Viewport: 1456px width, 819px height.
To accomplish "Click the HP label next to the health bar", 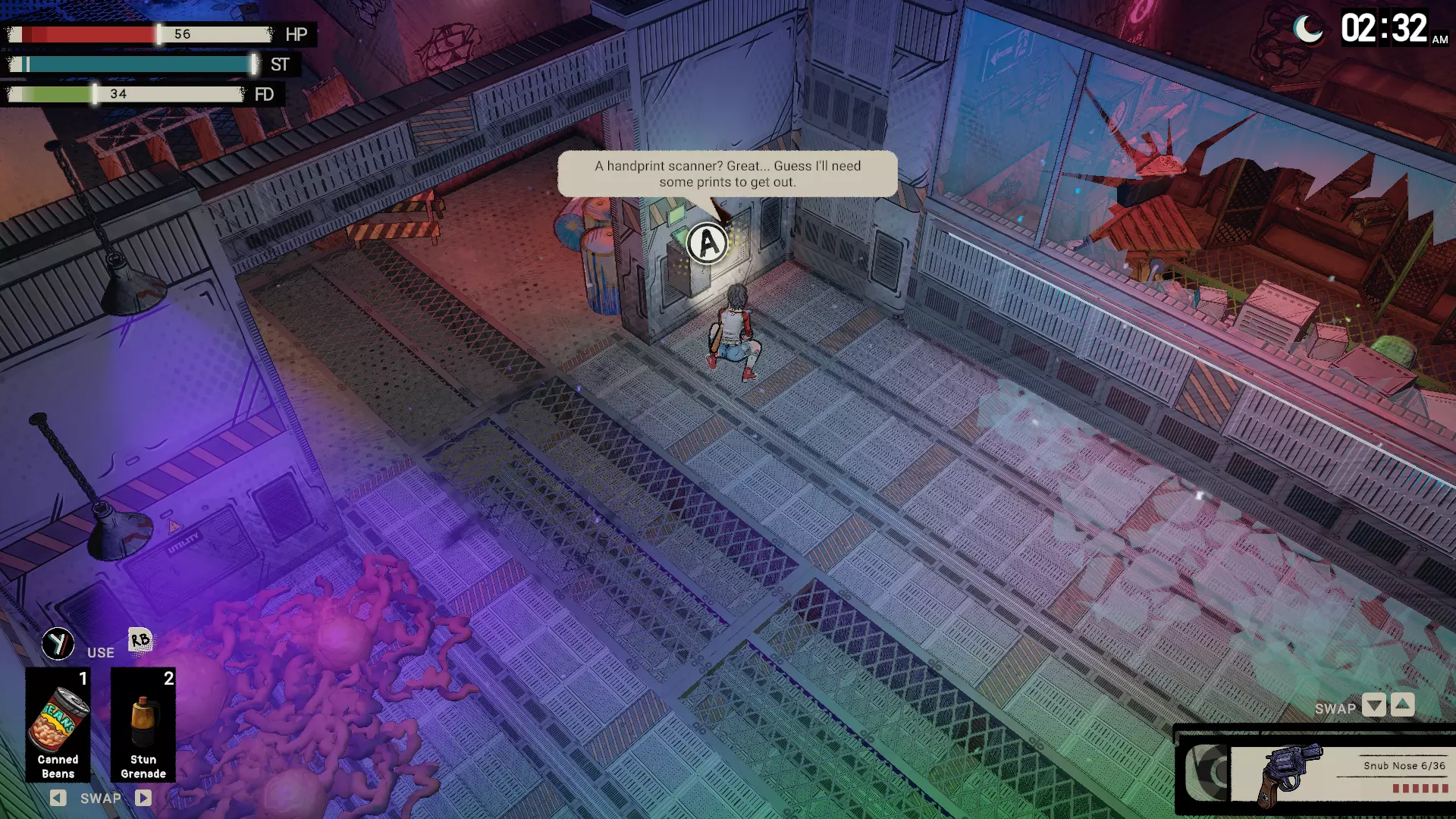I will click(x=296, y=35).
